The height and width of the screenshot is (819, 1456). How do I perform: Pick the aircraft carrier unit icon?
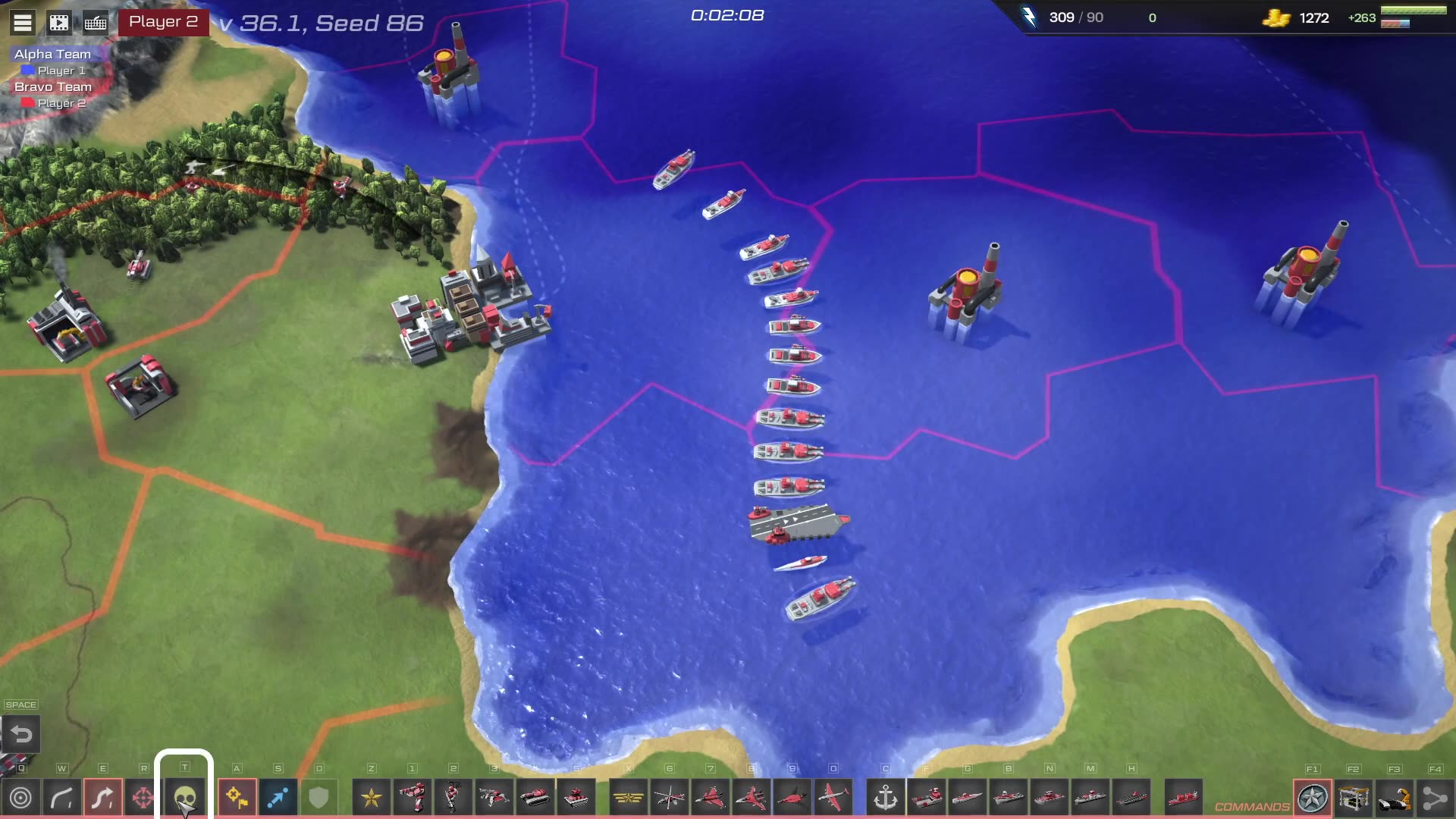[1131, 798]
